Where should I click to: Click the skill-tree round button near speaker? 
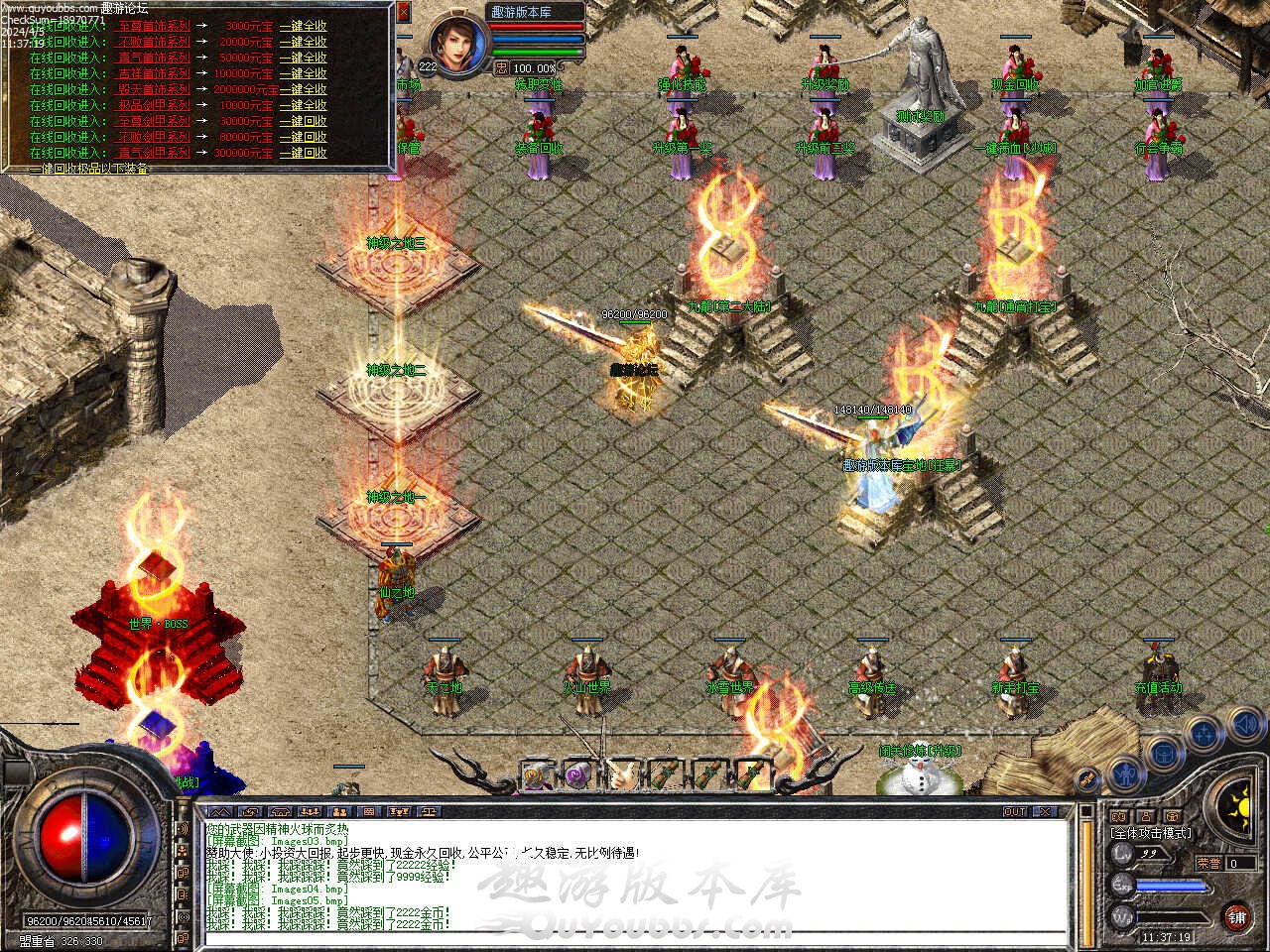pyautogui.click(x=1204, y=734)
